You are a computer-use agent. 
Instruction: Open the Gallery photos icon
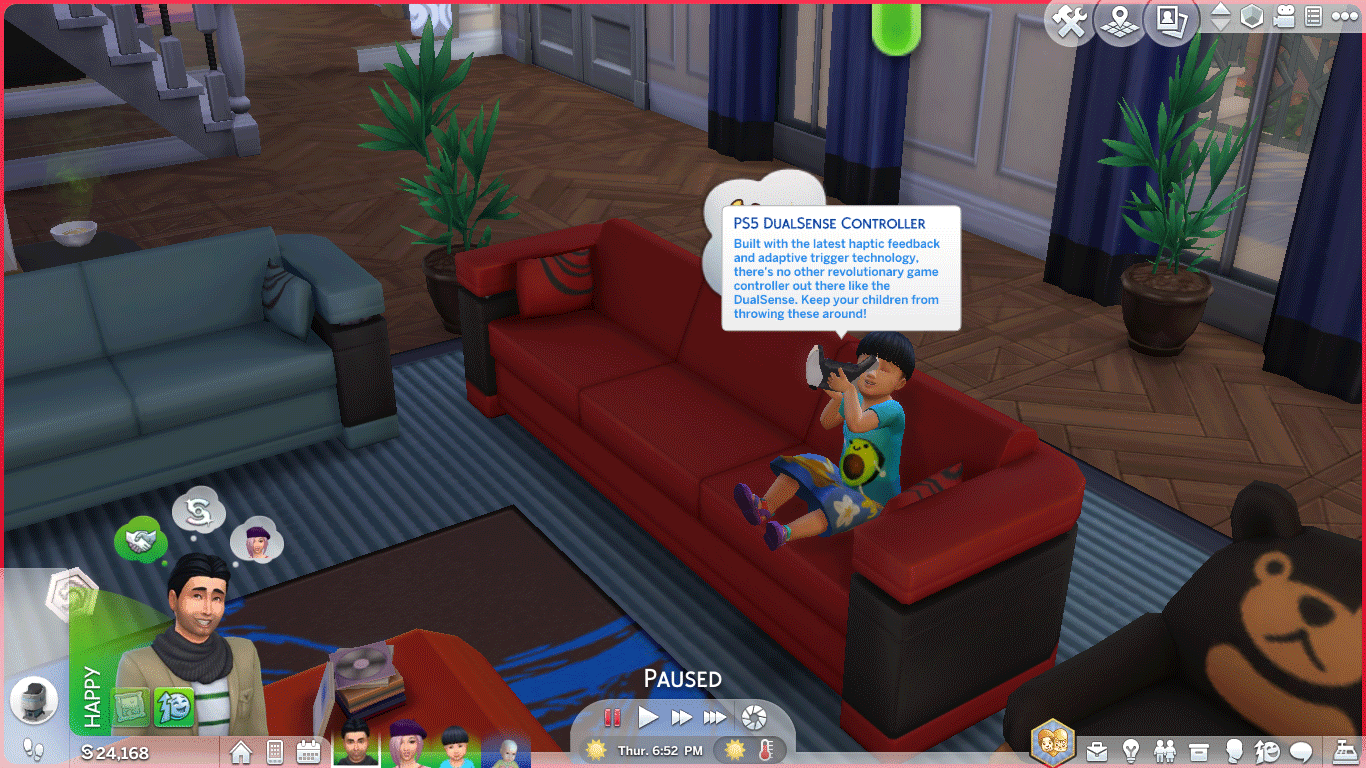click(1171, 22)
